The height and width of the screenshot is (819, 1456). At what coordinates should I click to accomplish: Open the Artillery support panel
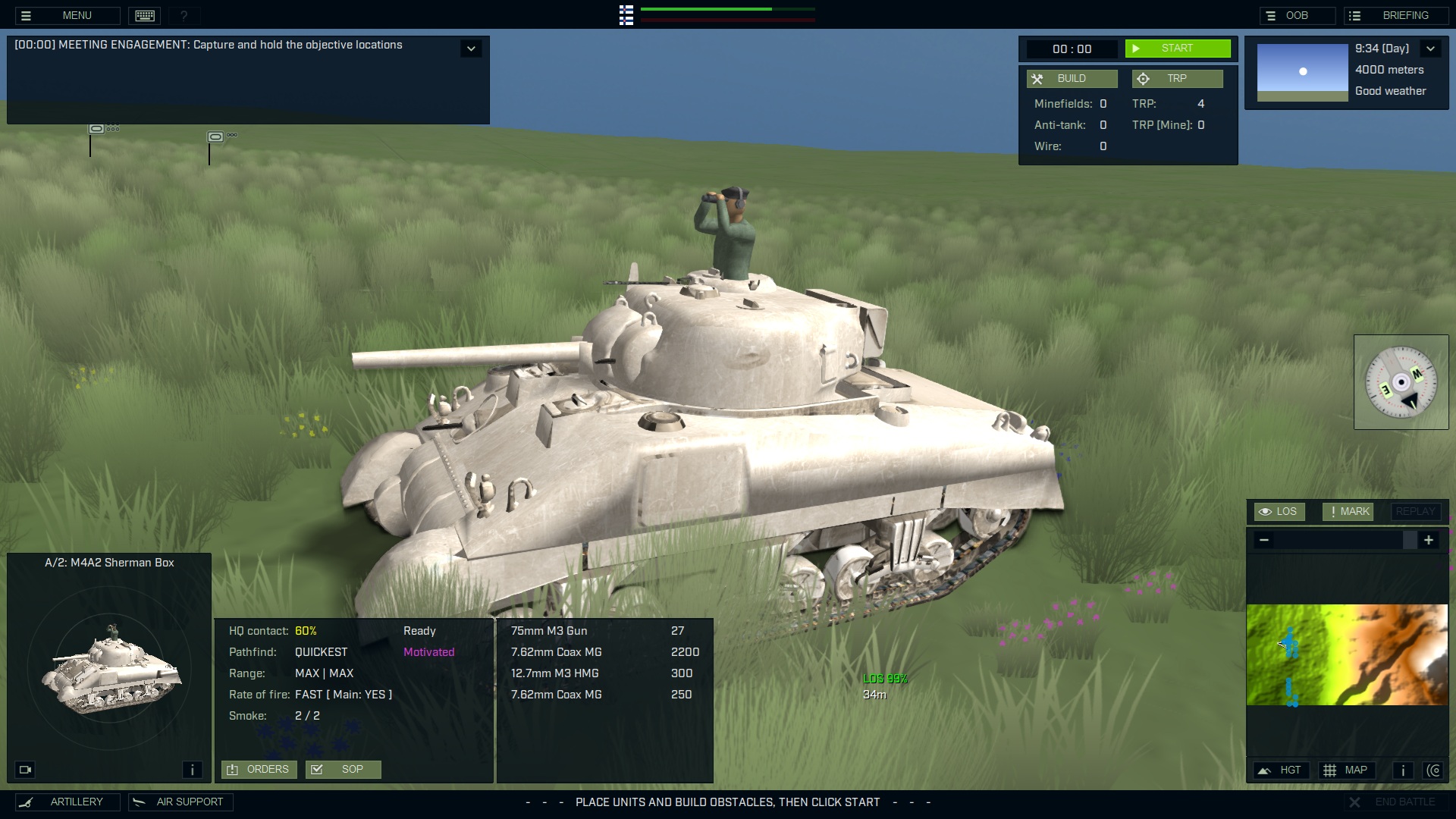tap(68, 802)
